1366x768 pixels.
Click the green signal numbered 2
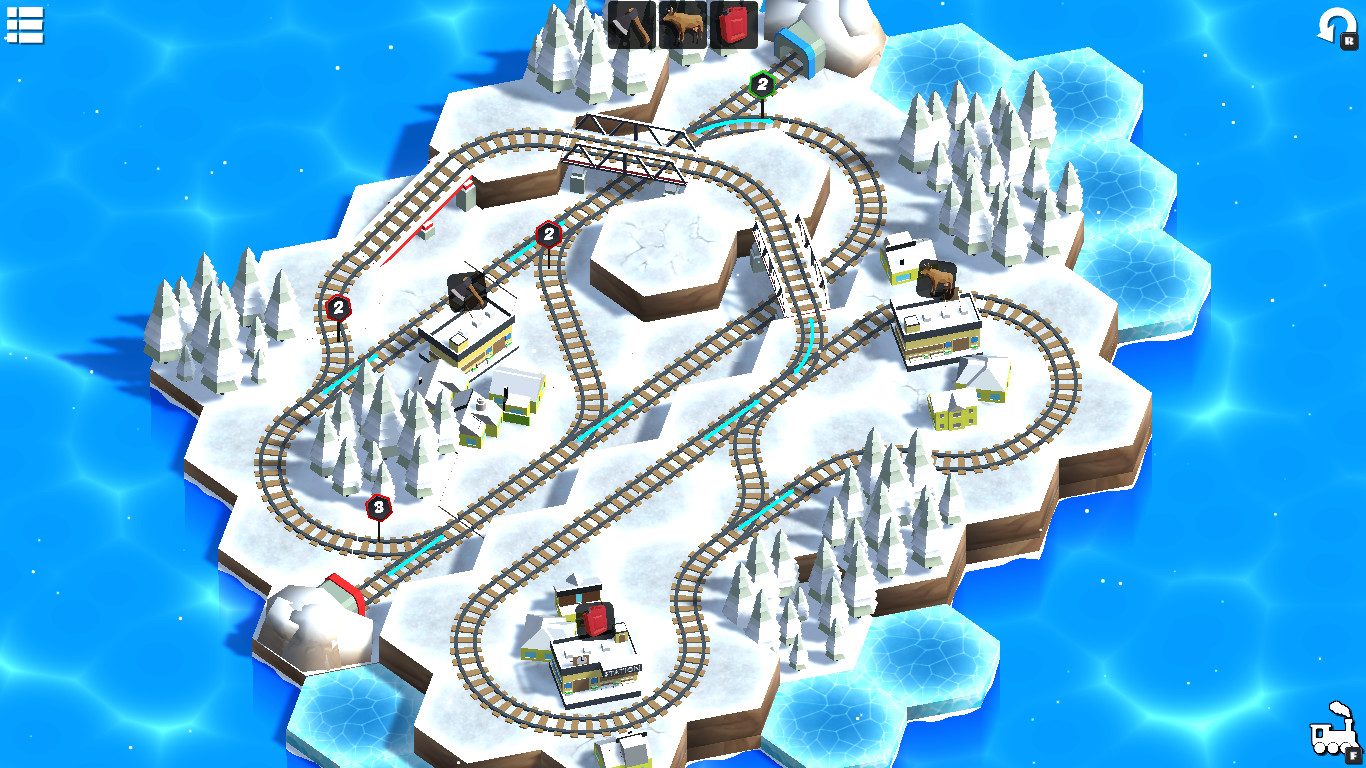point(761,85)
